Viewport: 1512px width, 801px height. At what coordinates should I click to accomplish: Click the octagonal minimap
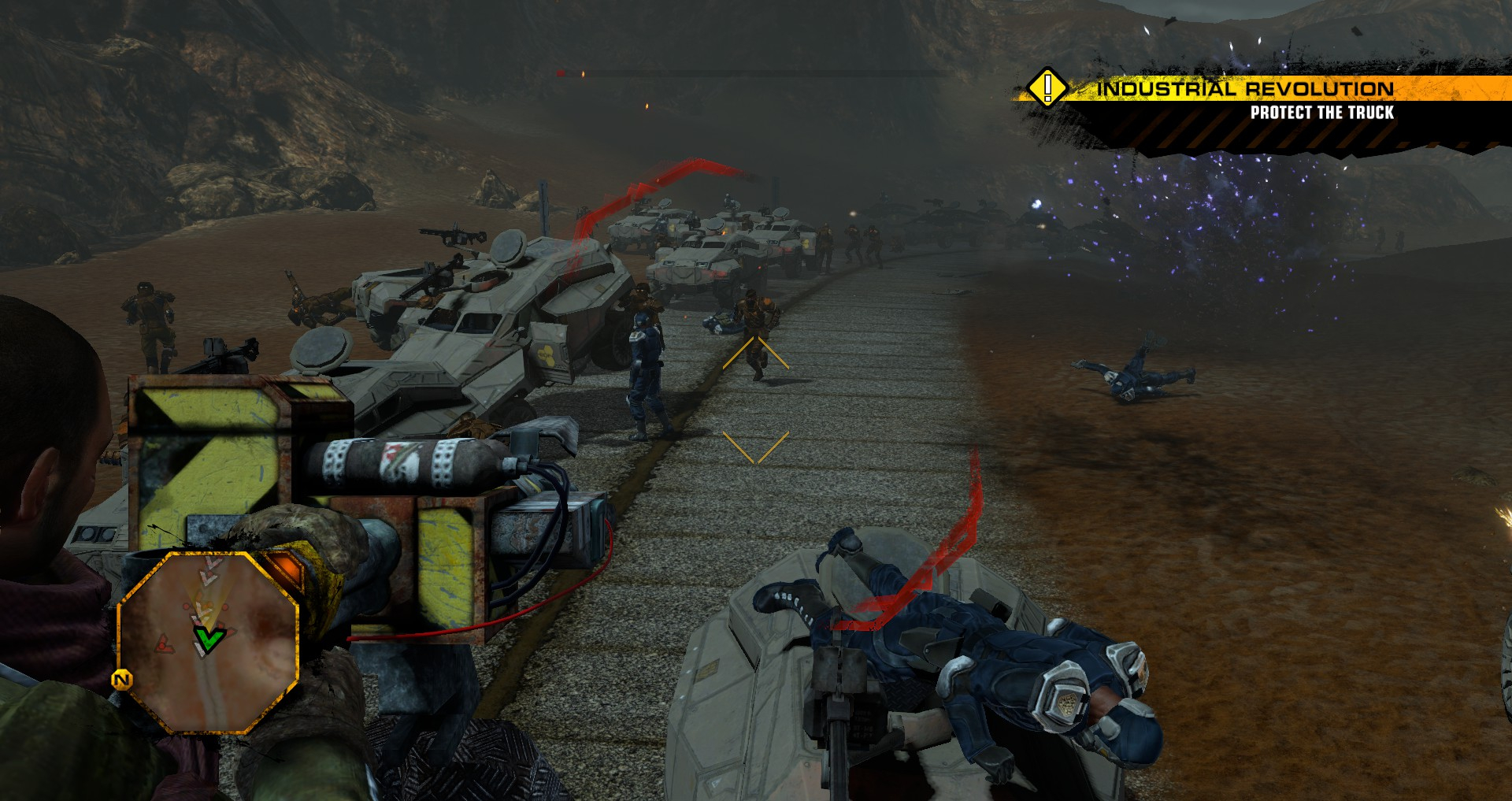point(208,642)
